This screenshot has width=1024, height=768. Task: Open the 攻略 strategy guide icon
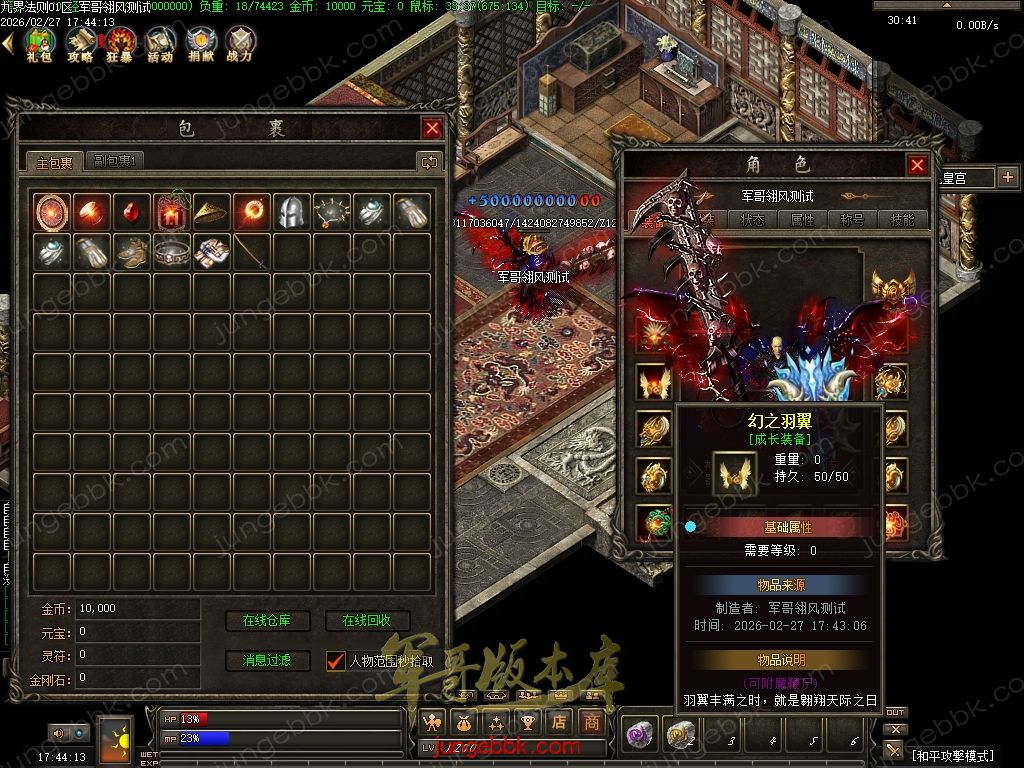pos(80,44)
